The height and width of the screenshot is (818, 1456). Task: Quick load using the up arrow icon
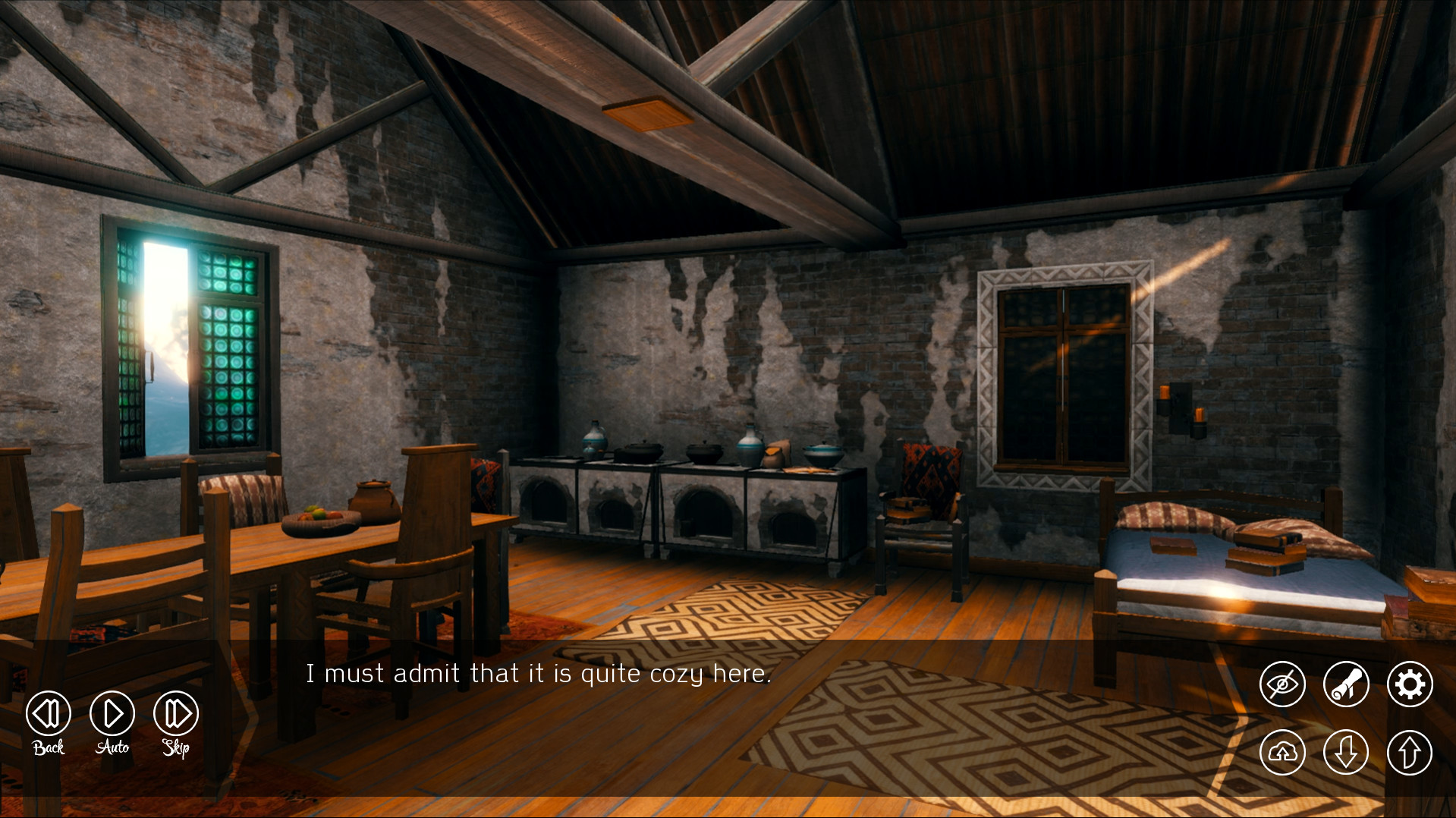pos(1409,752)
